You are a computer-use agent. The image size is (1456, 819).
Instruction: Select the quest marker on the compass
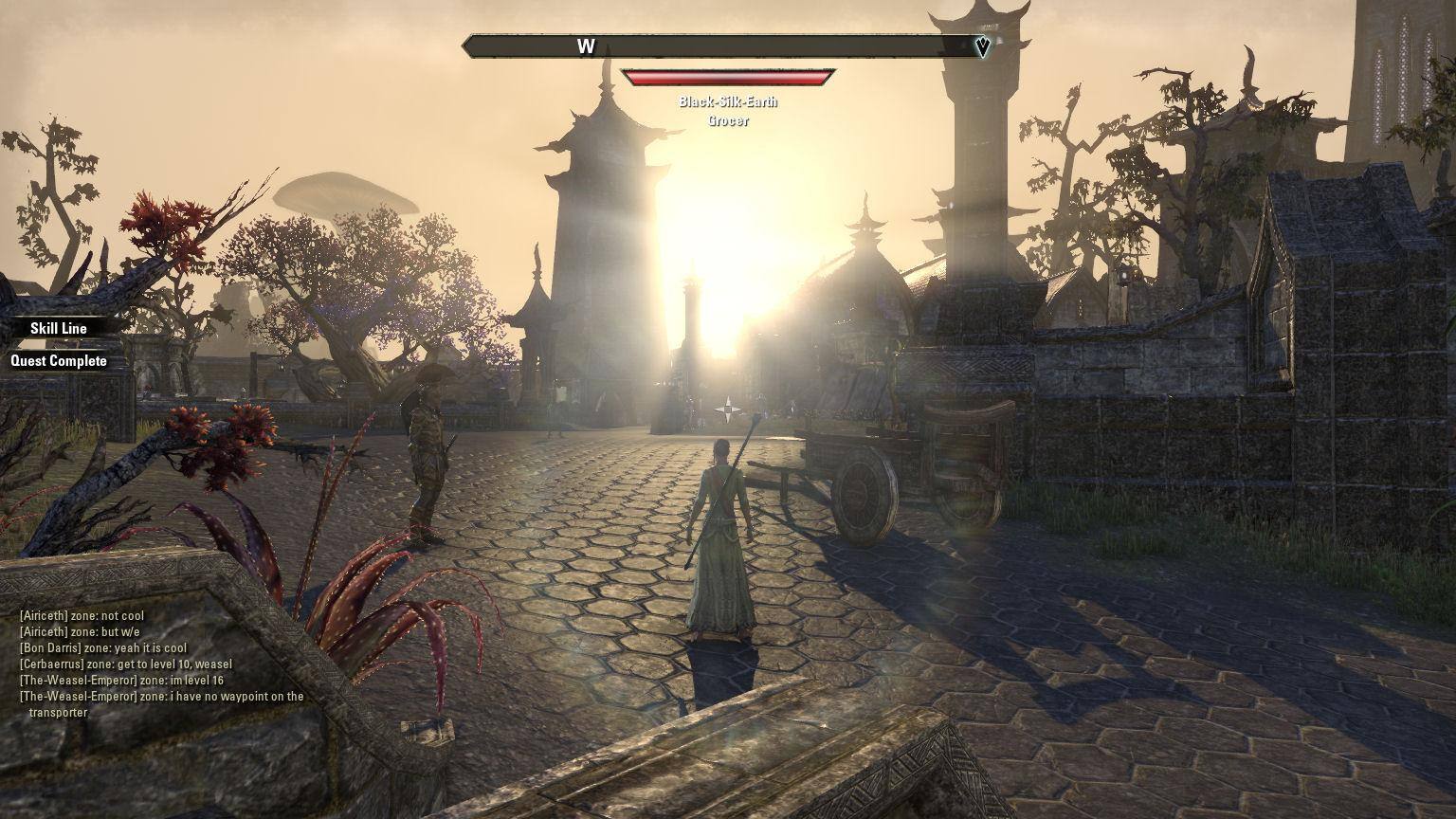click(x=982, y=46)
